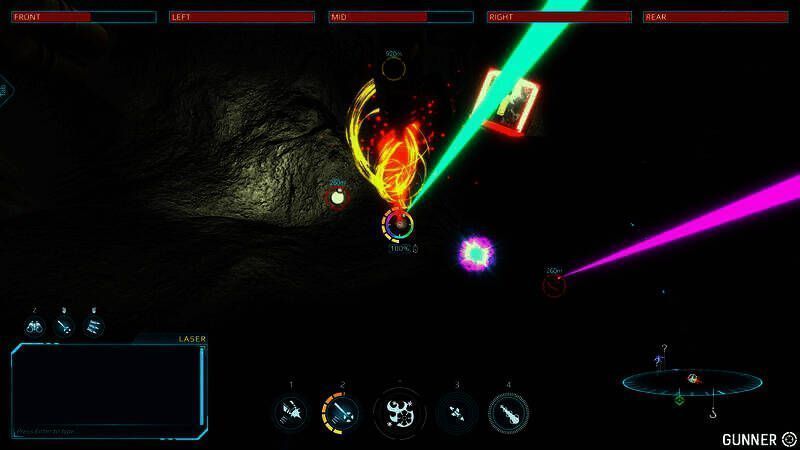Click the question mark marker on radar

pyautogui.click(x=664, y=349)
